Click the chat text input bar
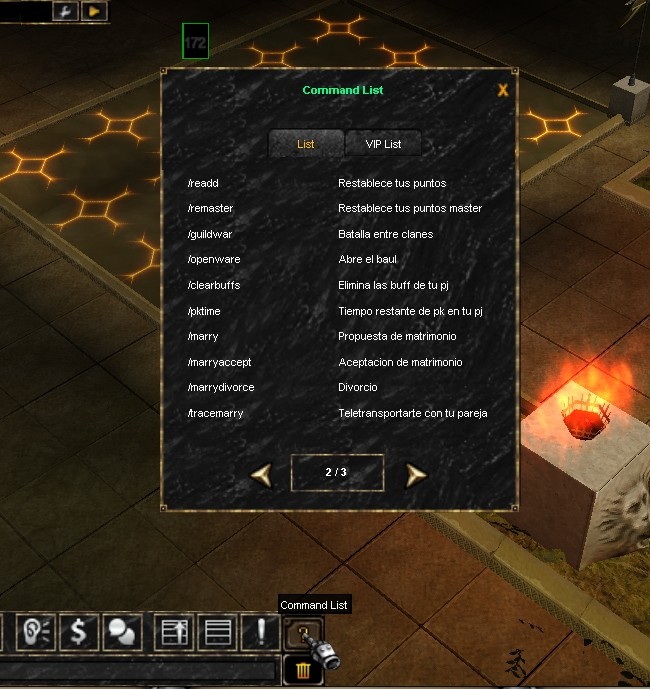650x689 pixels. (x=138, y=669)
